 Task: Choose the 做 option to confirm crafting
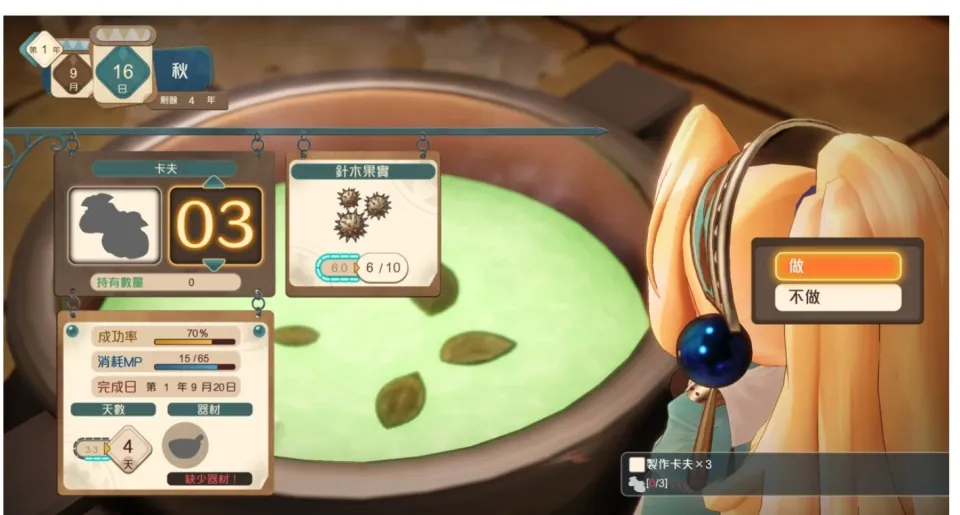(837, 265)
